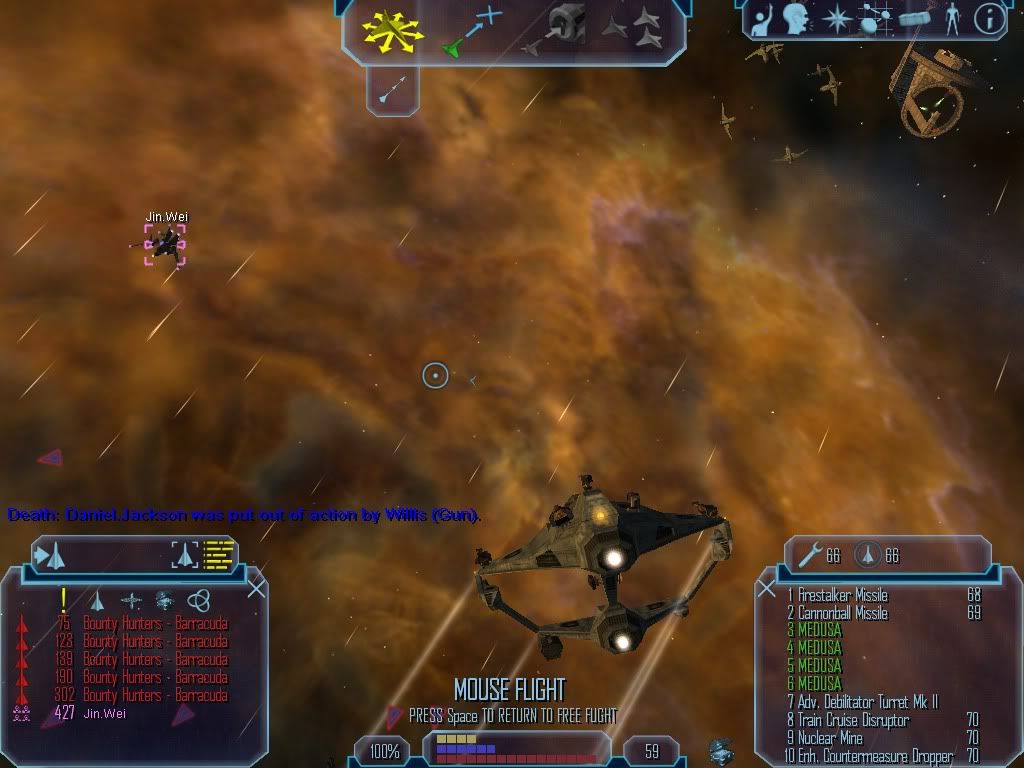This screenshot has width=1024, height=768.
Task: Switch to the target wireframe view icon
Action: click(186, 555)
